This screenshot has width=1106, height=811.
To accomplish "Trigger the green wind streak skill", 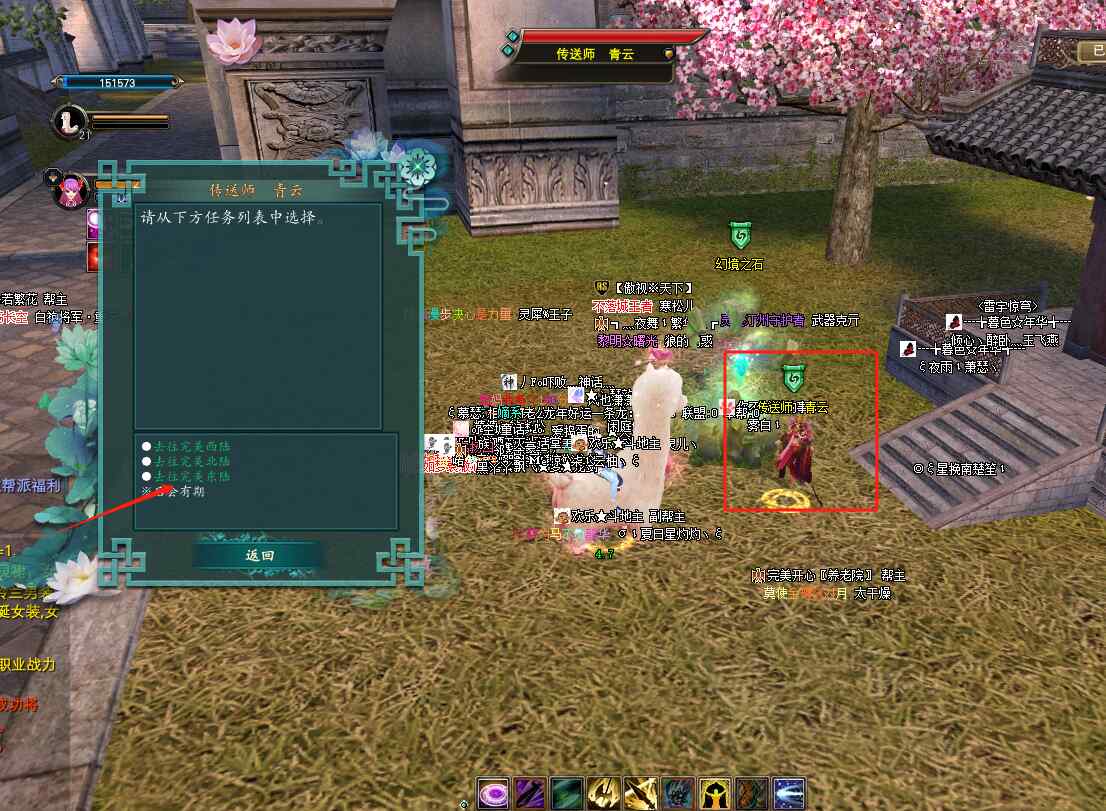I will [566, 793].
